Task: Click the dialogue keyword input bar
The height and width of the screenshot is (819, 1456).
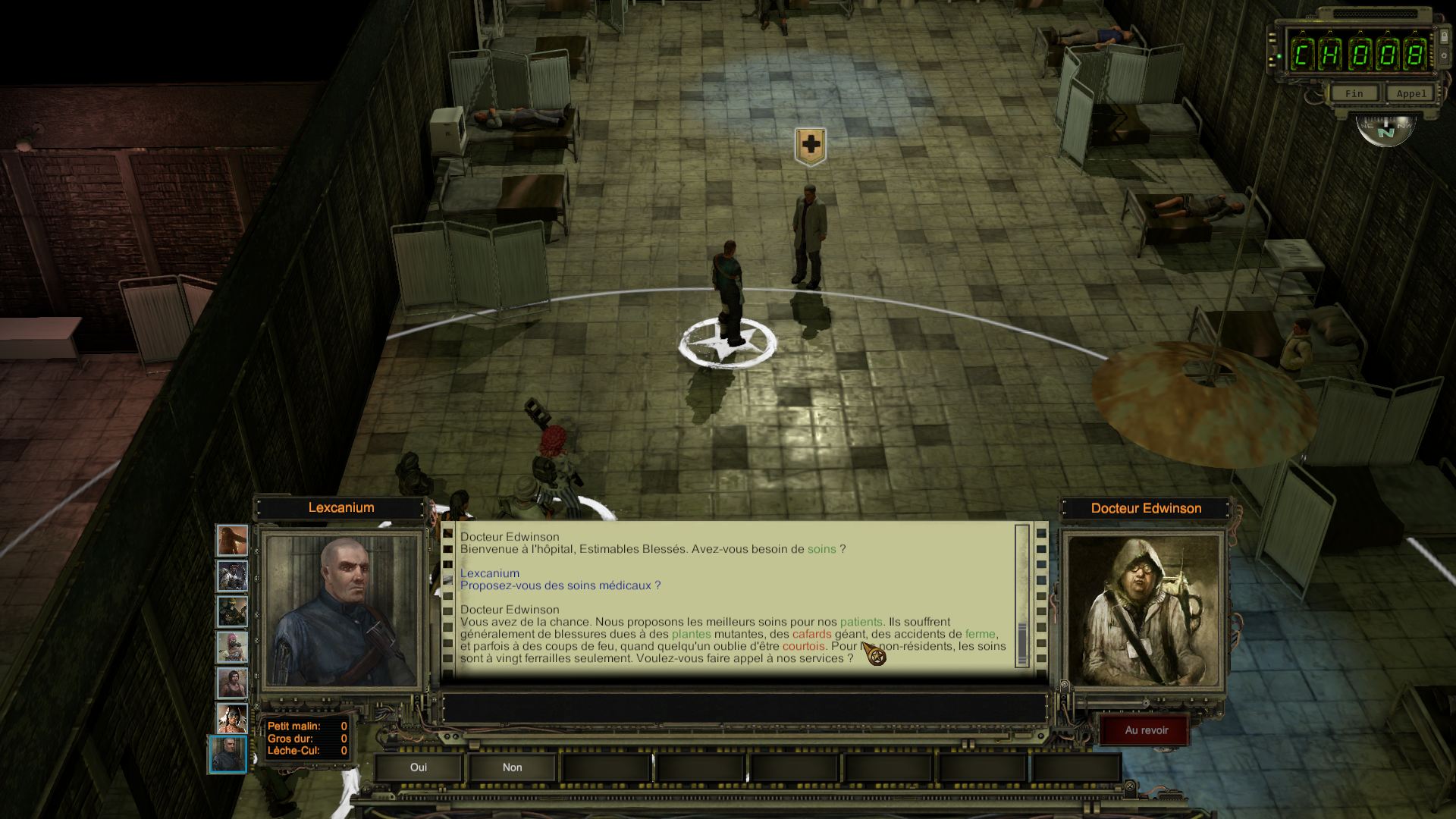Action: coord(743,708)
